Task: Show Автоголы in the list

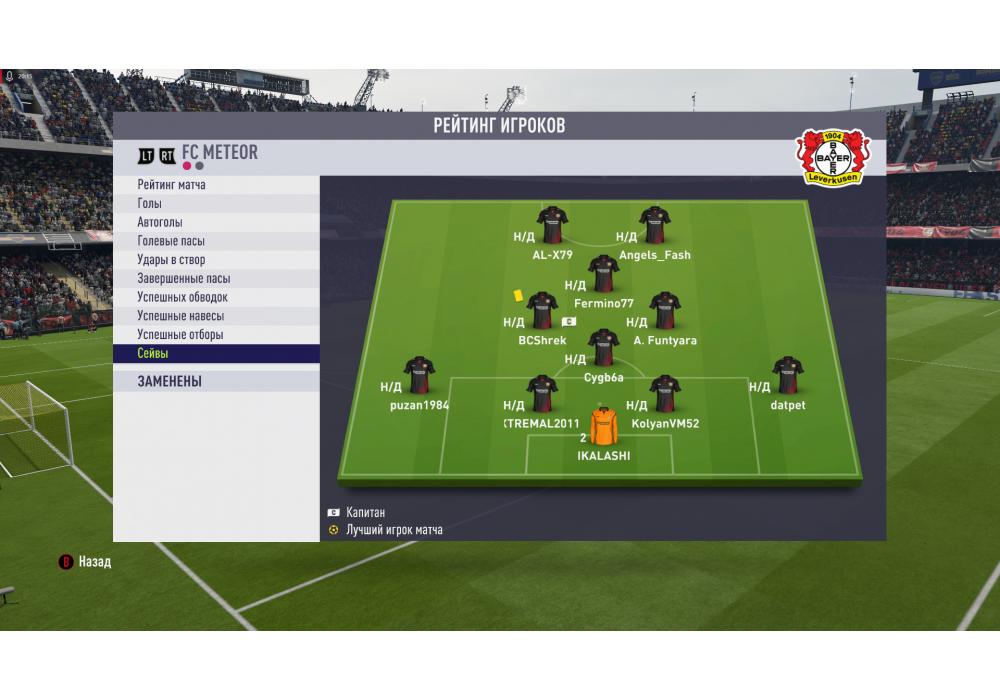Action: [160, 223]
